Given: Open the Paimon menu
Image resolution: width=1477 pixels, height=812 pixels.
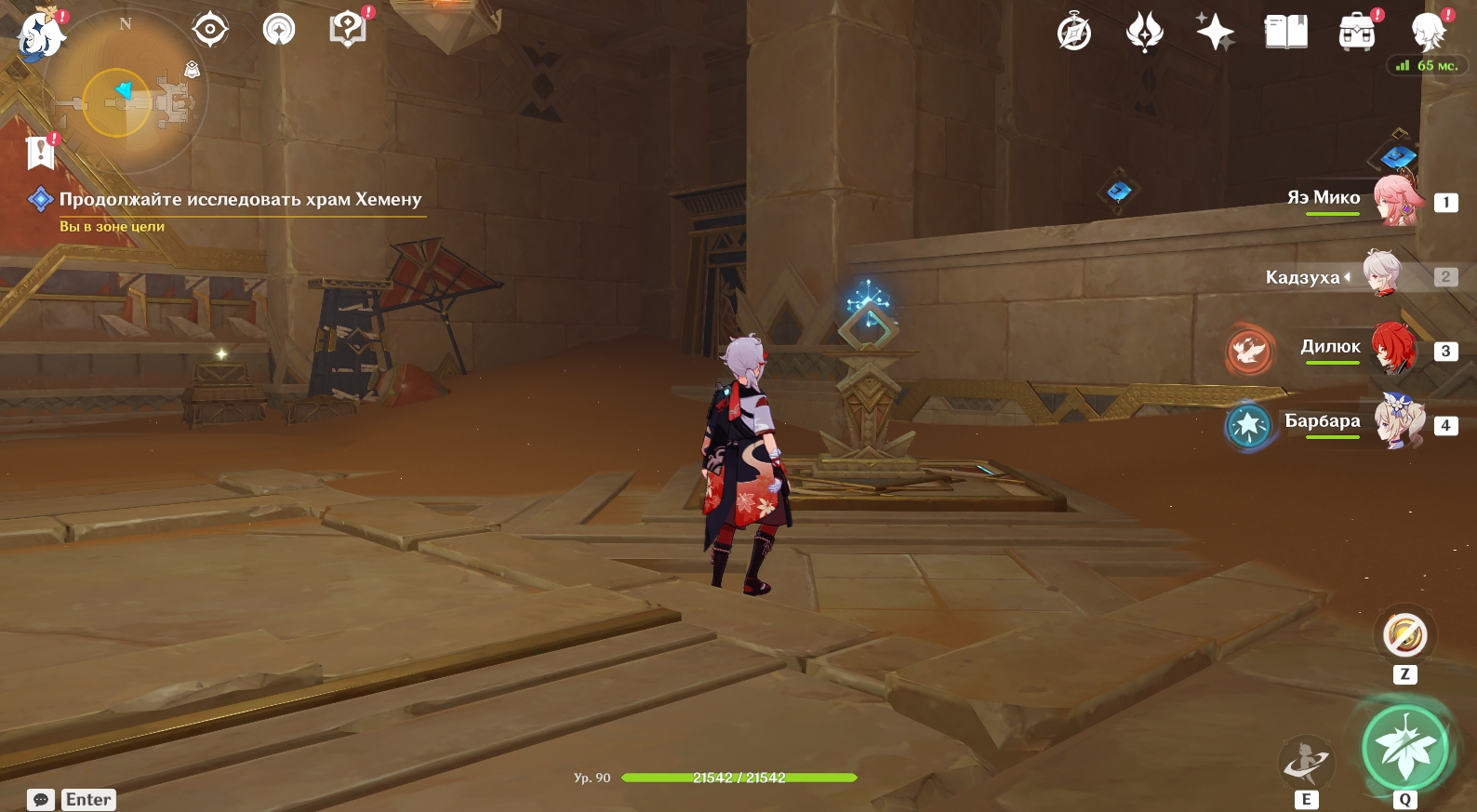Looking at the screenshot, I should point(41,35).
